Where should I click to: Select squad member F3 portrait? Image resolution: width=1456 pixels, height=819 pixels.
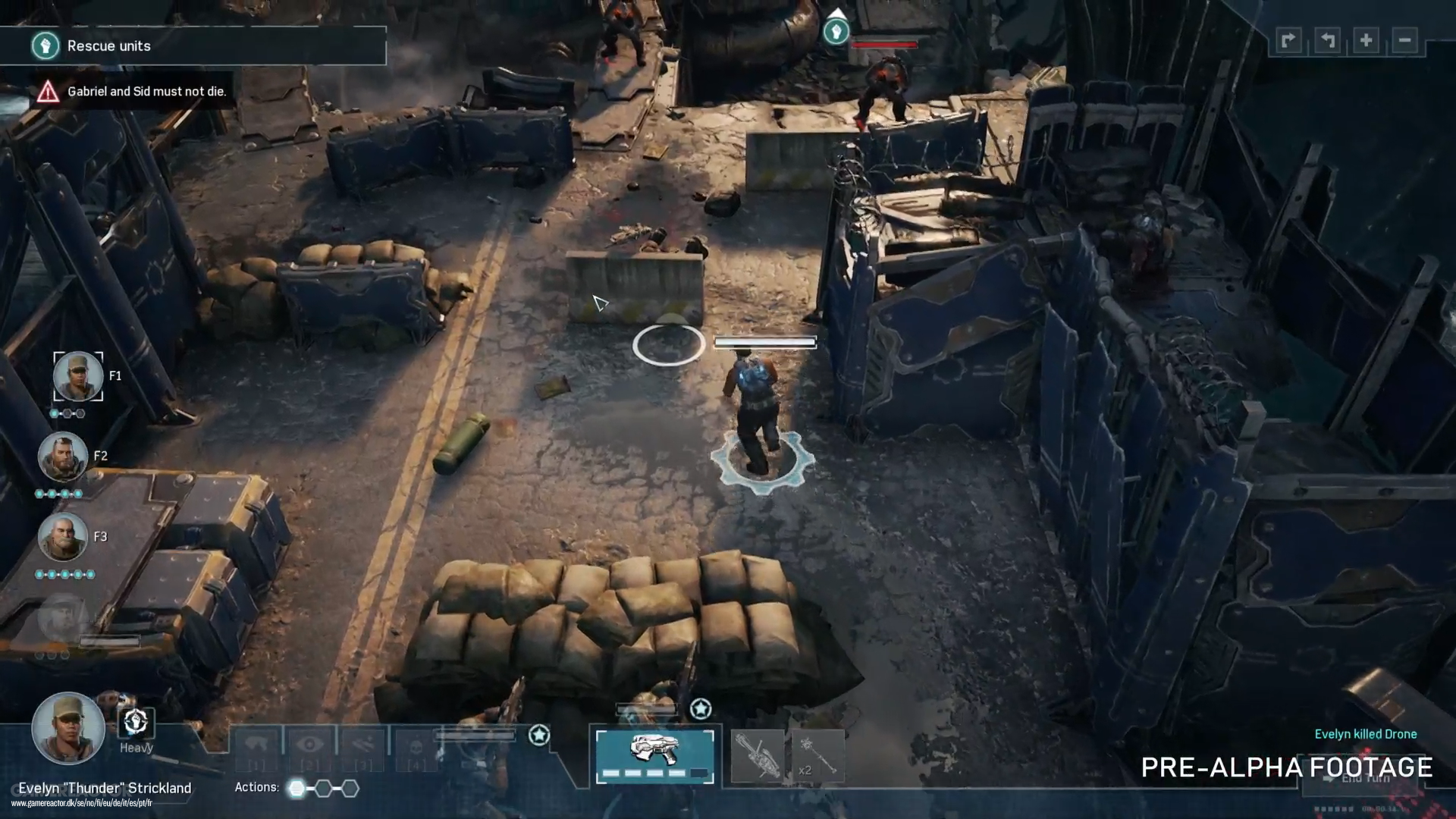click(64, 536)
